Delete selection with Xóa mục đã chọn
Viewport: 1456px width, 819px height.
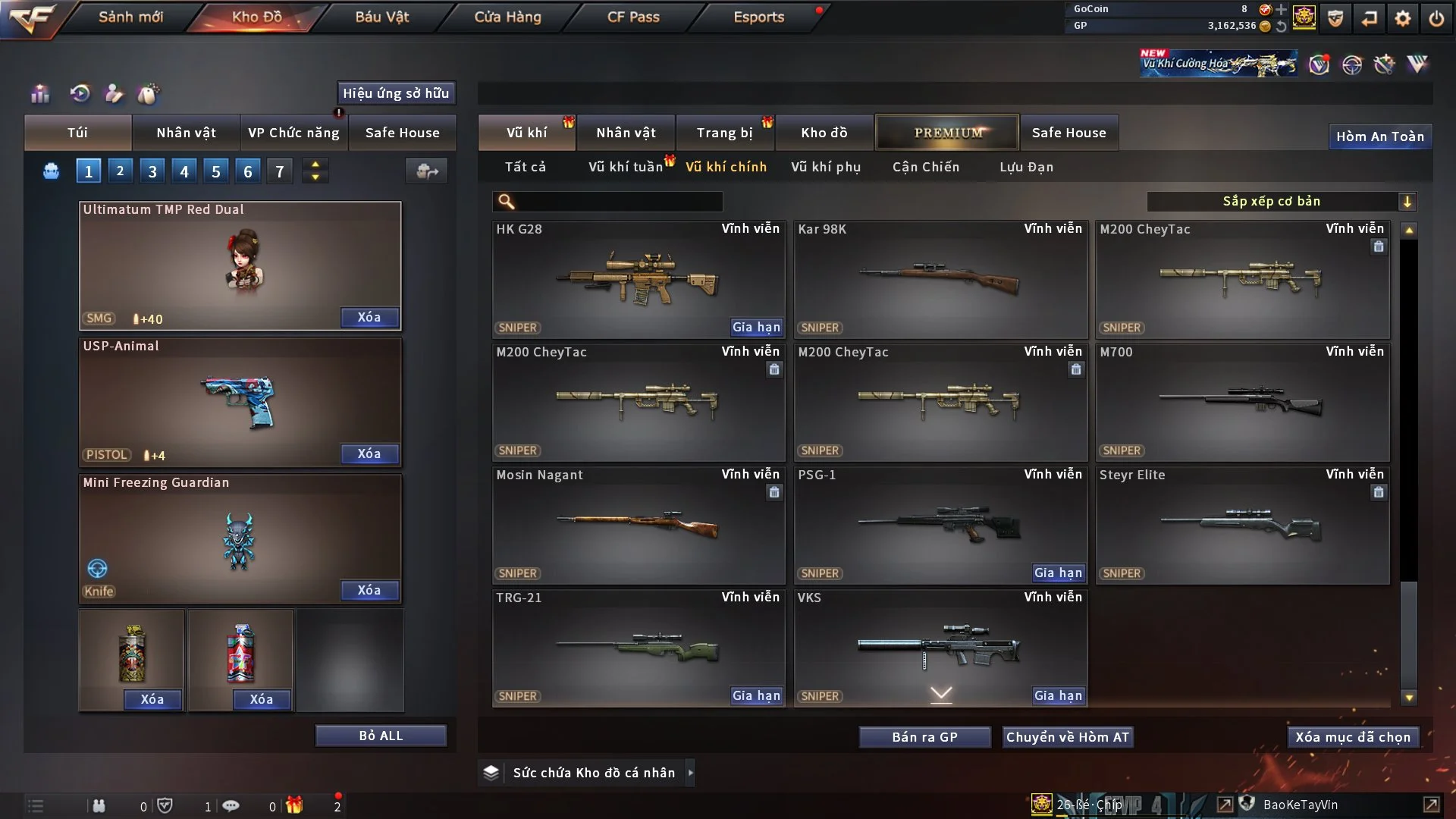(1353, 737)
